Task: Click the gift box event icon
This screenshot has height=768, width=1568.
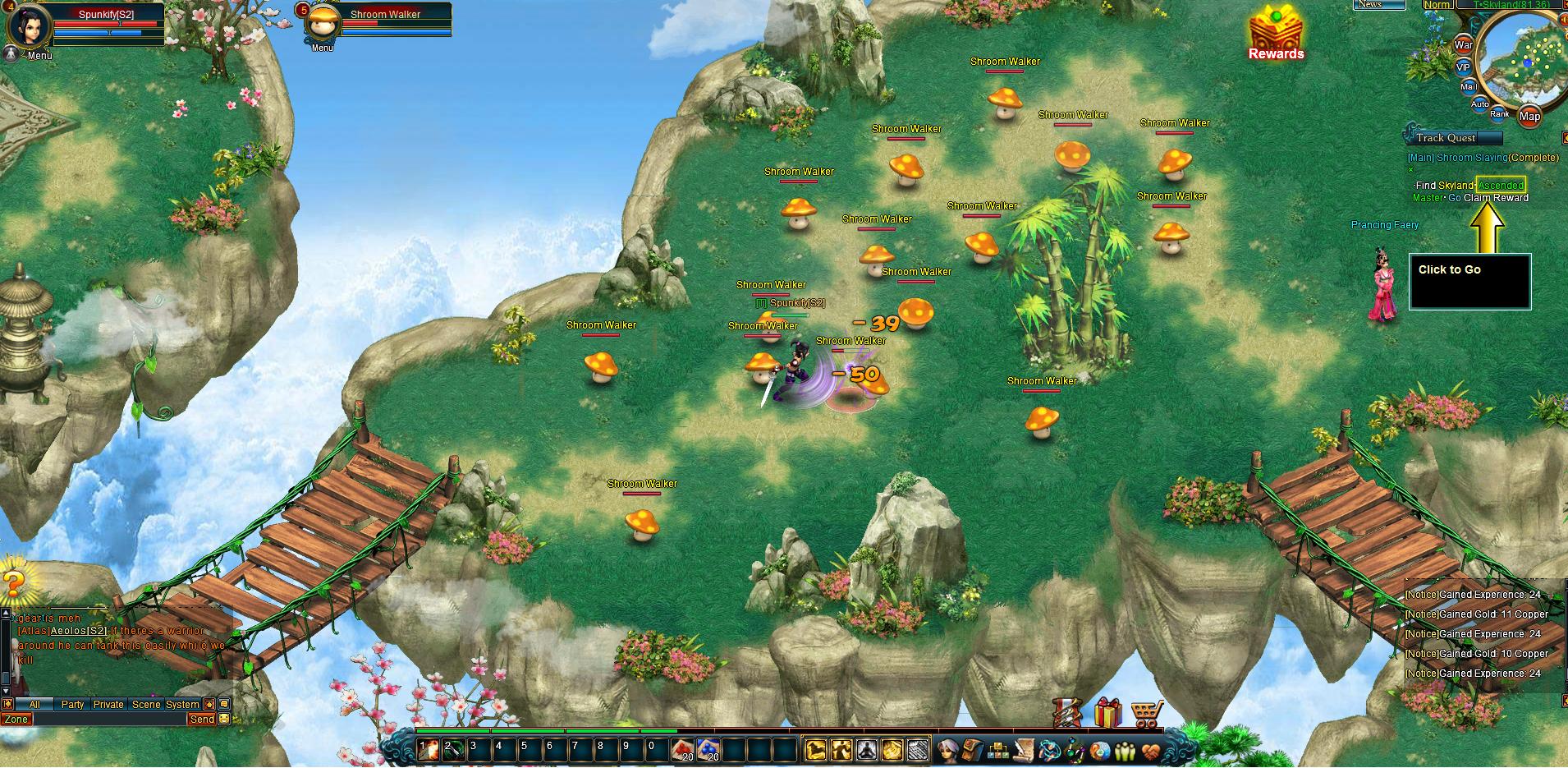Action: 1109,713
